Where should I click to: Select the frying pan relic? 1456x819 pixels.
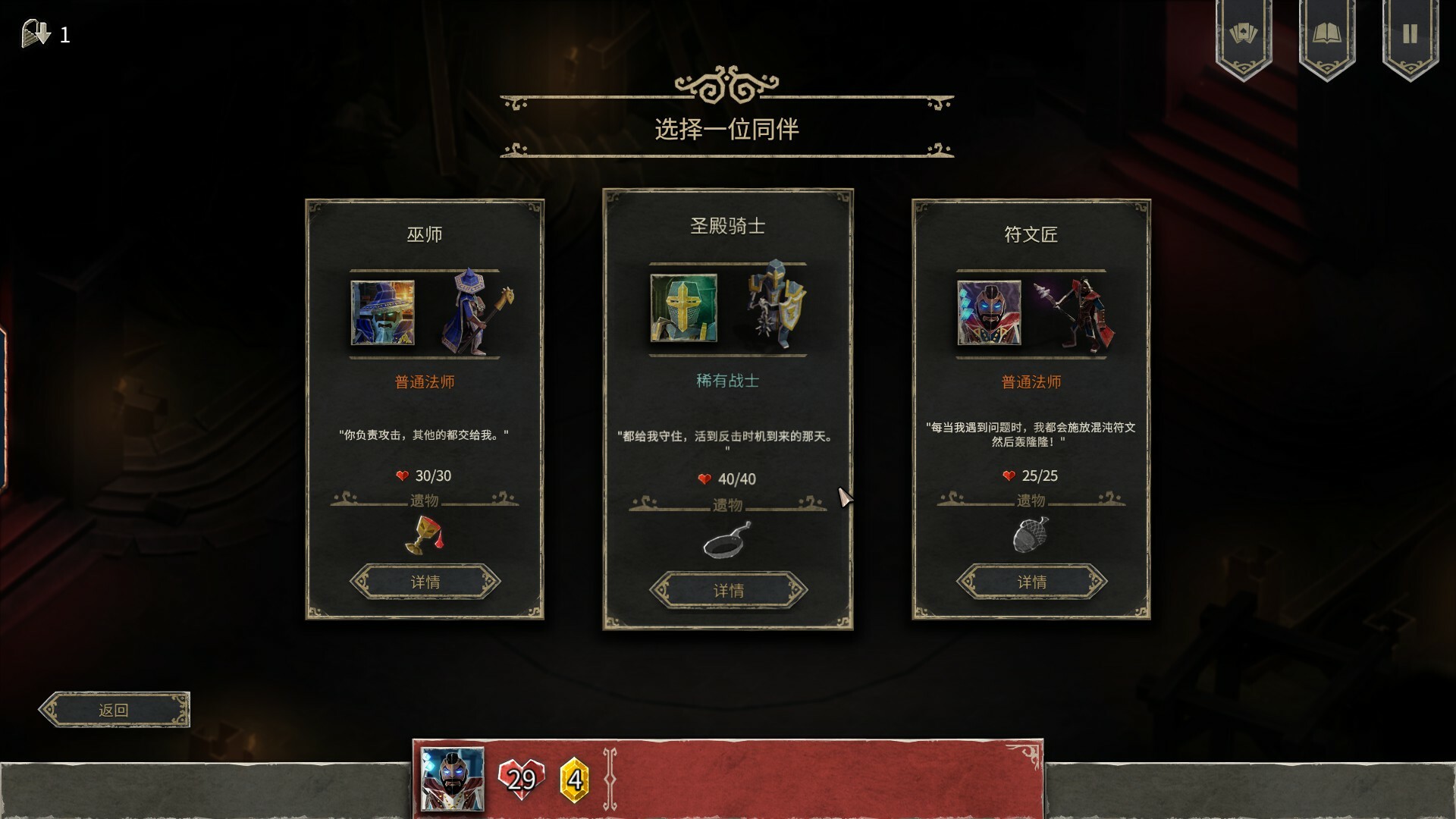(726, 541)
